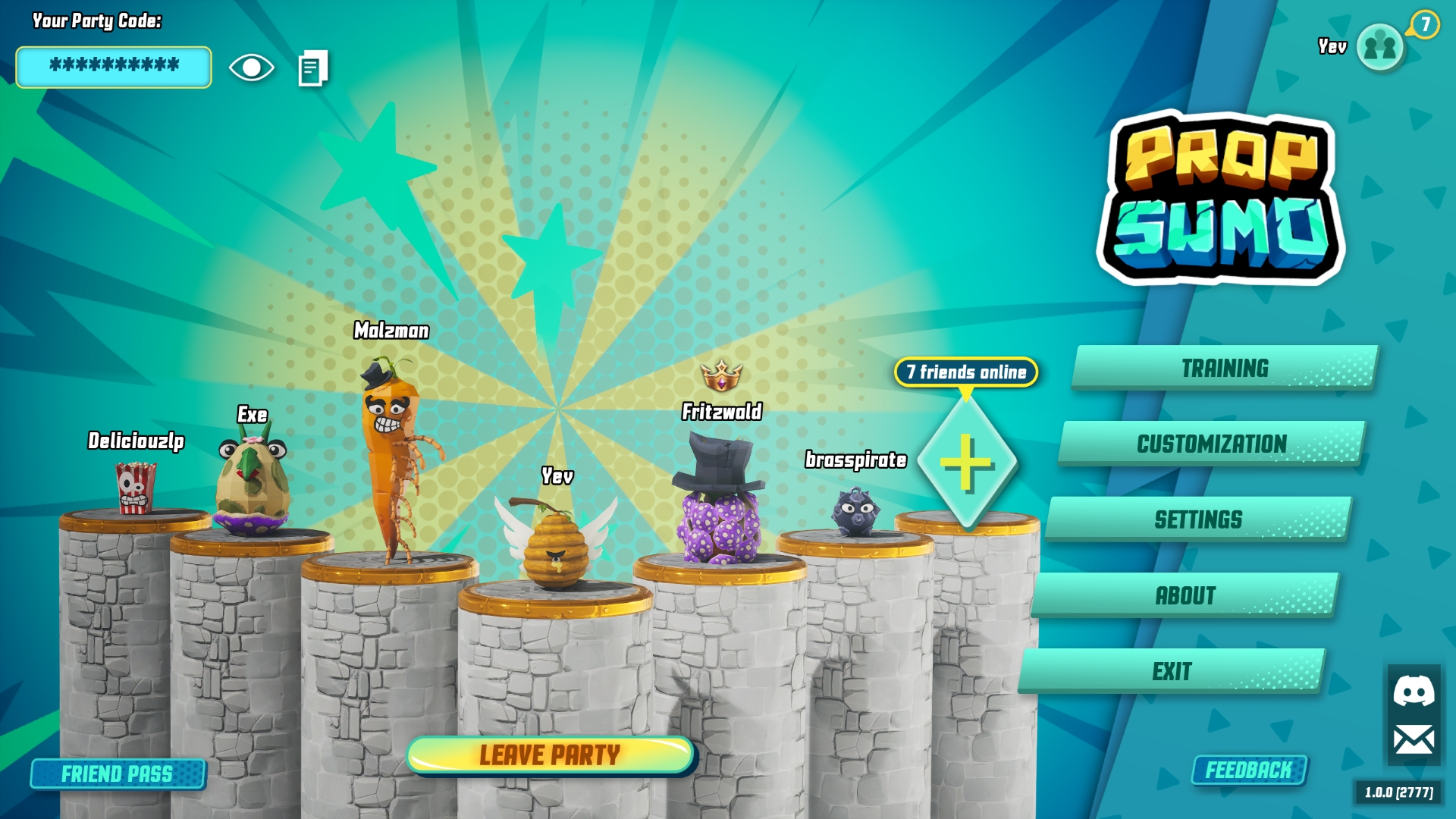Reveal the hidden party code
1456x819 pixels.
click(x=252, y=67)
